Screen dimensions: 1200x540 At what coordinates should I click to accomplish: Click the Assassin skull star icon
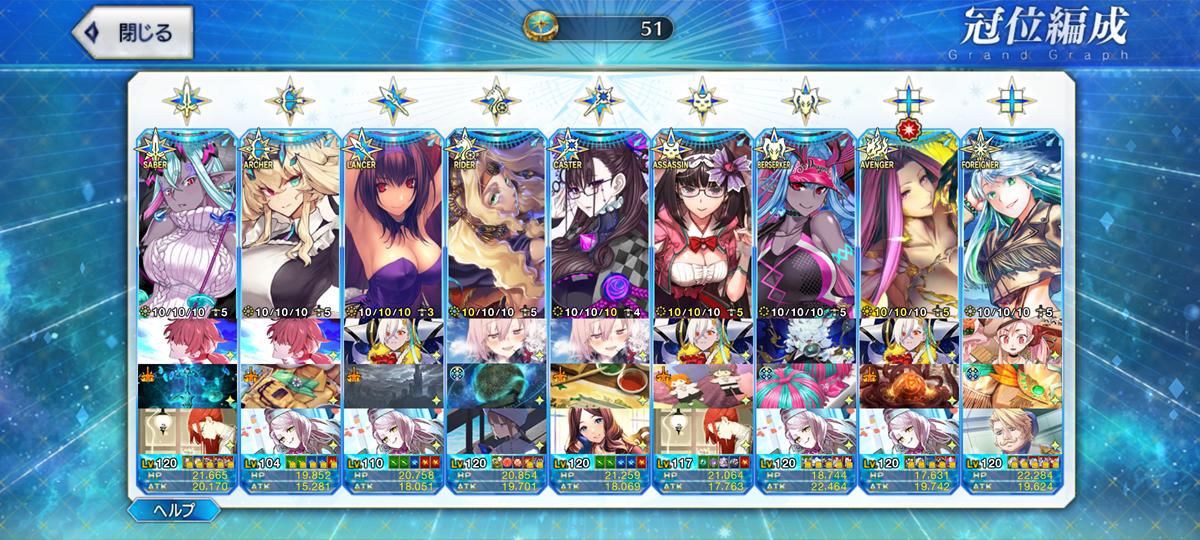(703, 101)
